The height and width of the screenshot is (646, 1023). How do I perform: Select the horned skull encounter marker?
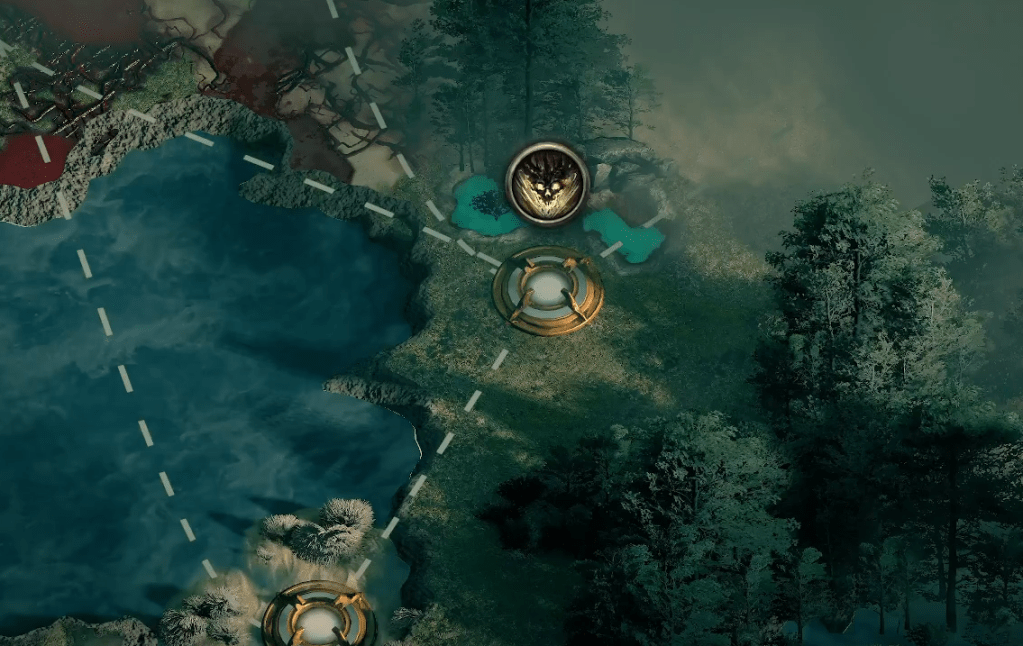pyautogui.click(x=547, y=184)
